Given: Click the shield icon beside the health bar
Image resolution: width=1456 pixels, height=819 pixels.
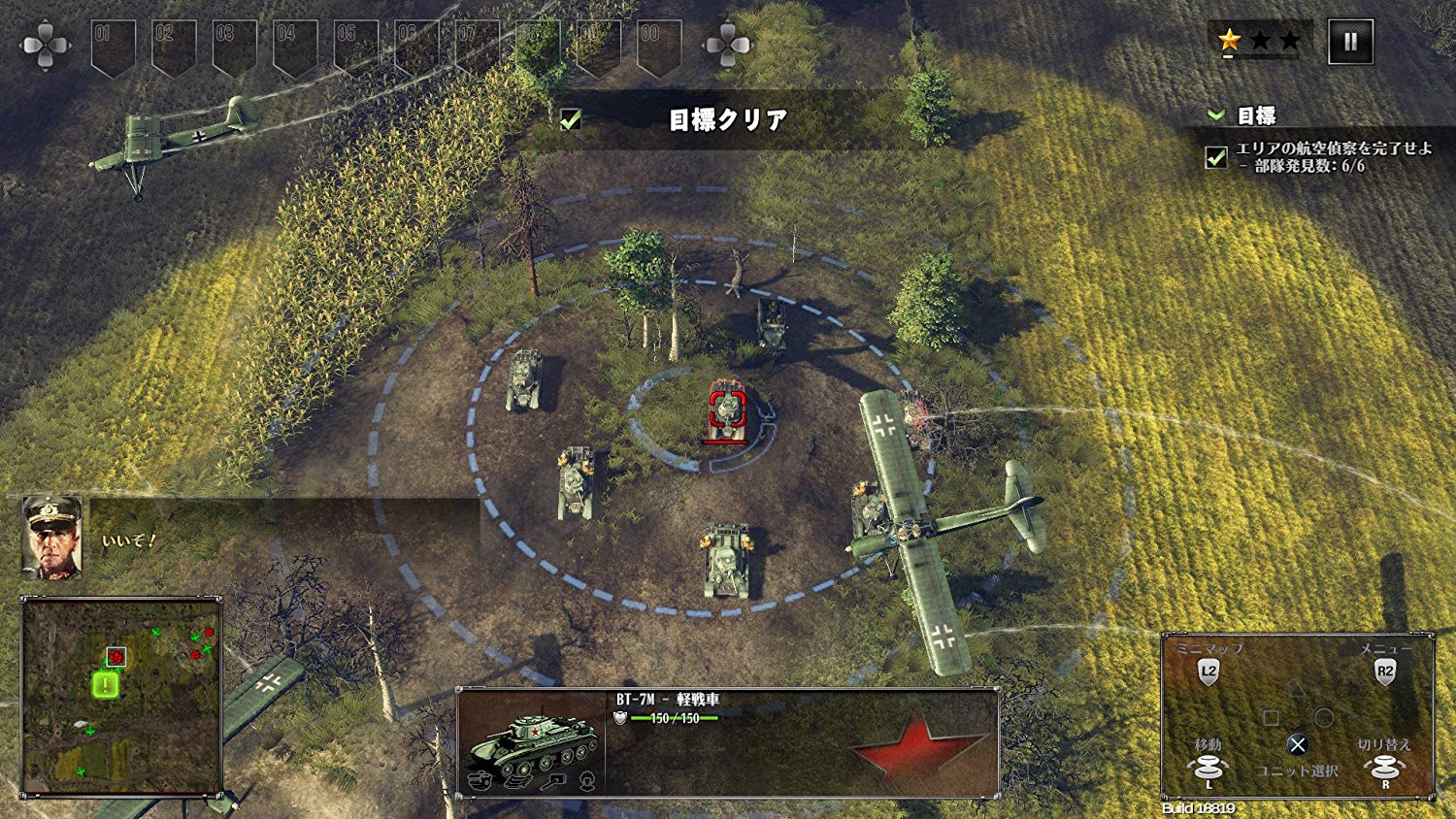Looking at the screenshot, I should click(618, 718).
